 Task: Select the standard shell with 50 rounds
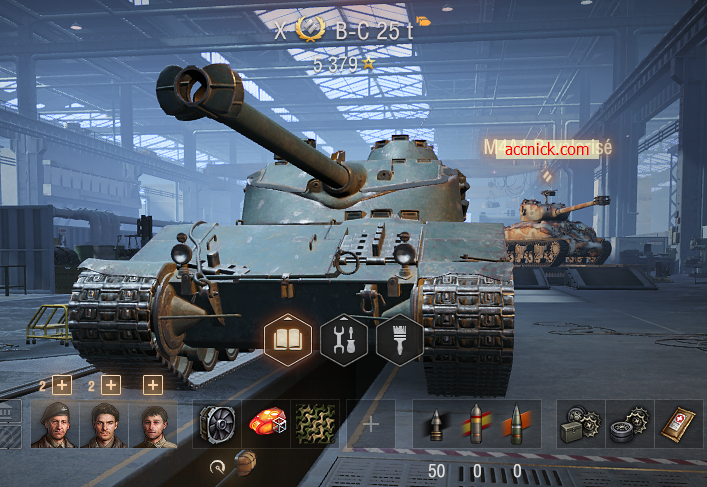point(436,424)
